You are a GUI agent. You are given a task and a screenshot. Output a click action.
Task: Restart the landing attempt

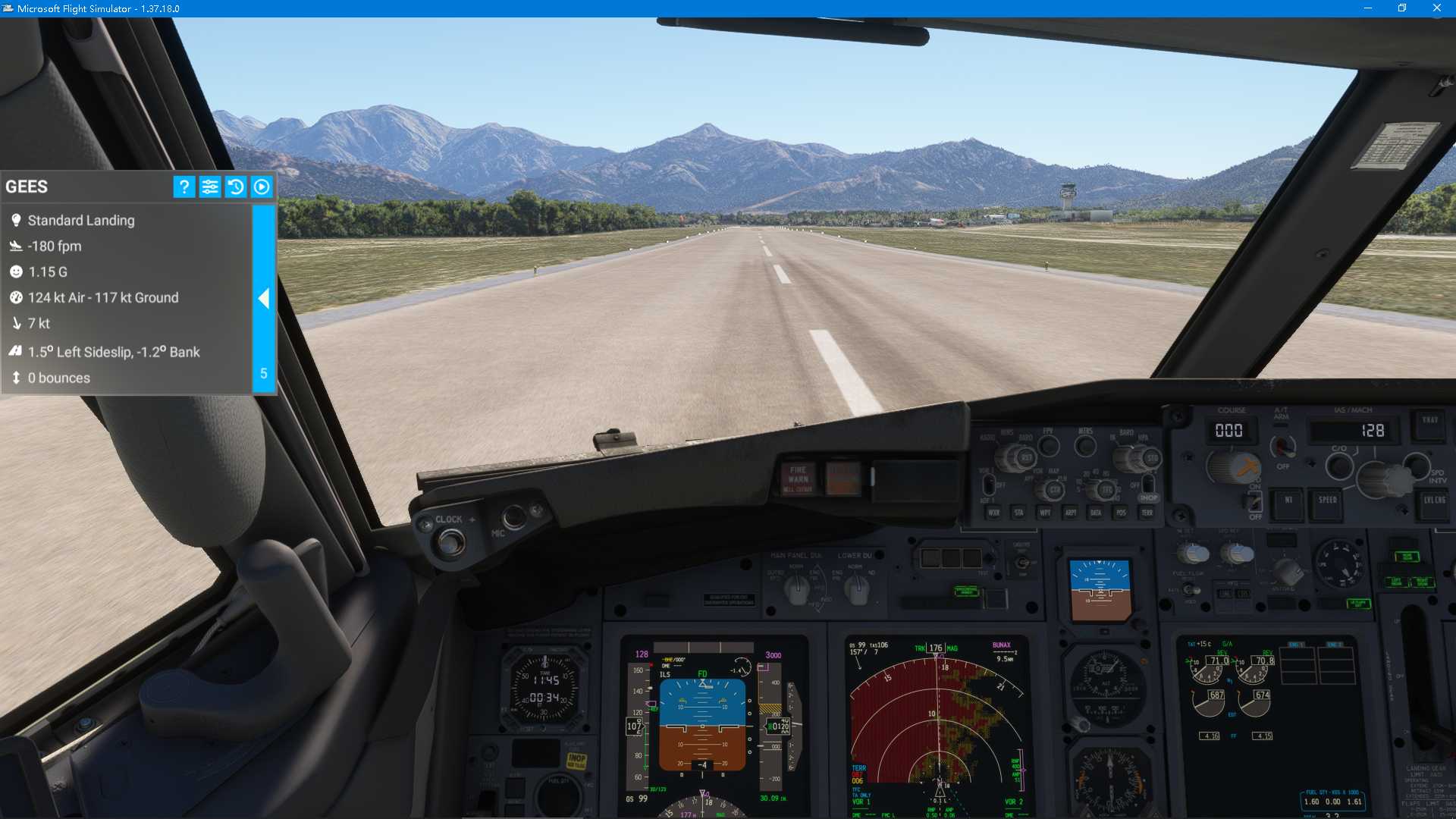(x=235, y=187)
